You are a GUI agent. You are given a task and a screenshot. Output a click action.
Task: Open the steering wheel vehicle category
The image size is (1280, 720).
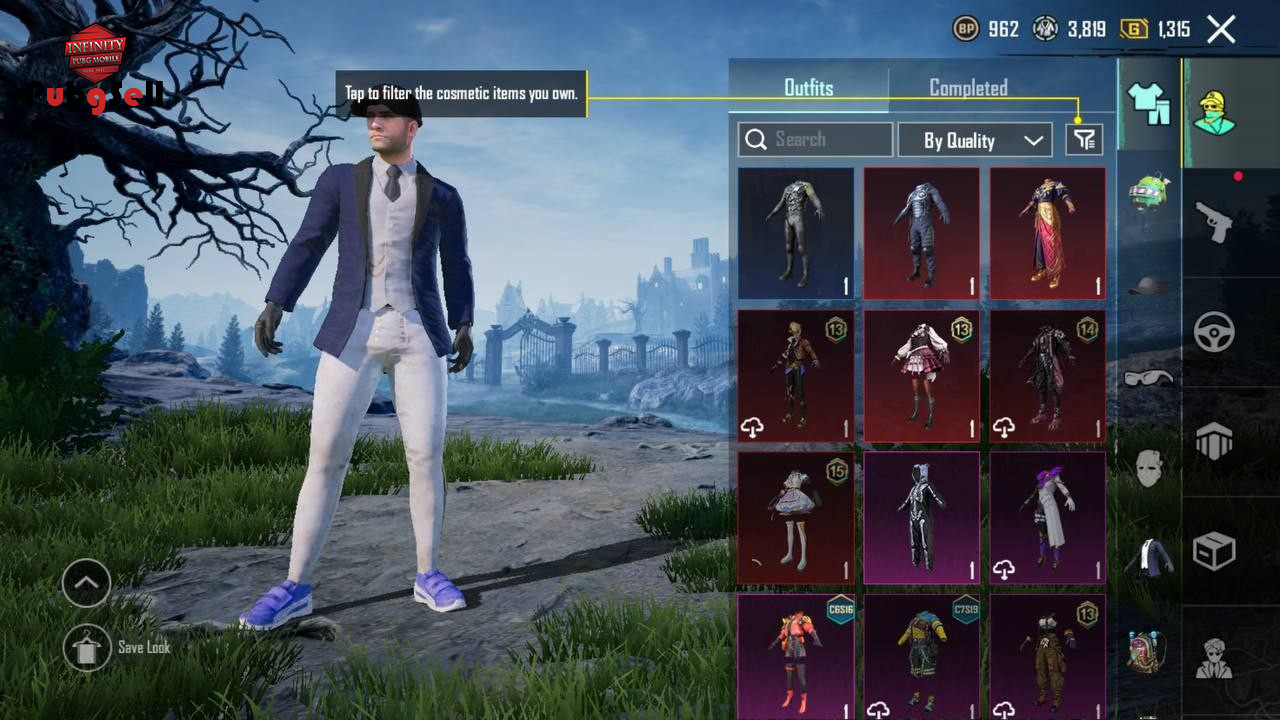click(x=1214, y=331)
